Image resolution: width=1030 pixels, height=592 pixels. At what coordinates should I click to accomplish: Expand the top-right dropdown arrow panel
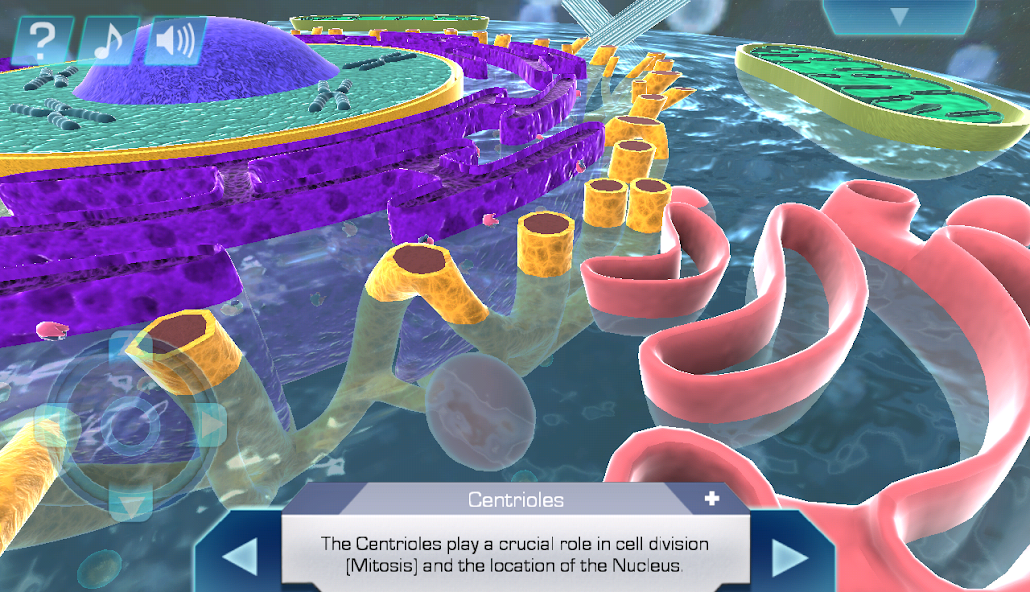899,17
